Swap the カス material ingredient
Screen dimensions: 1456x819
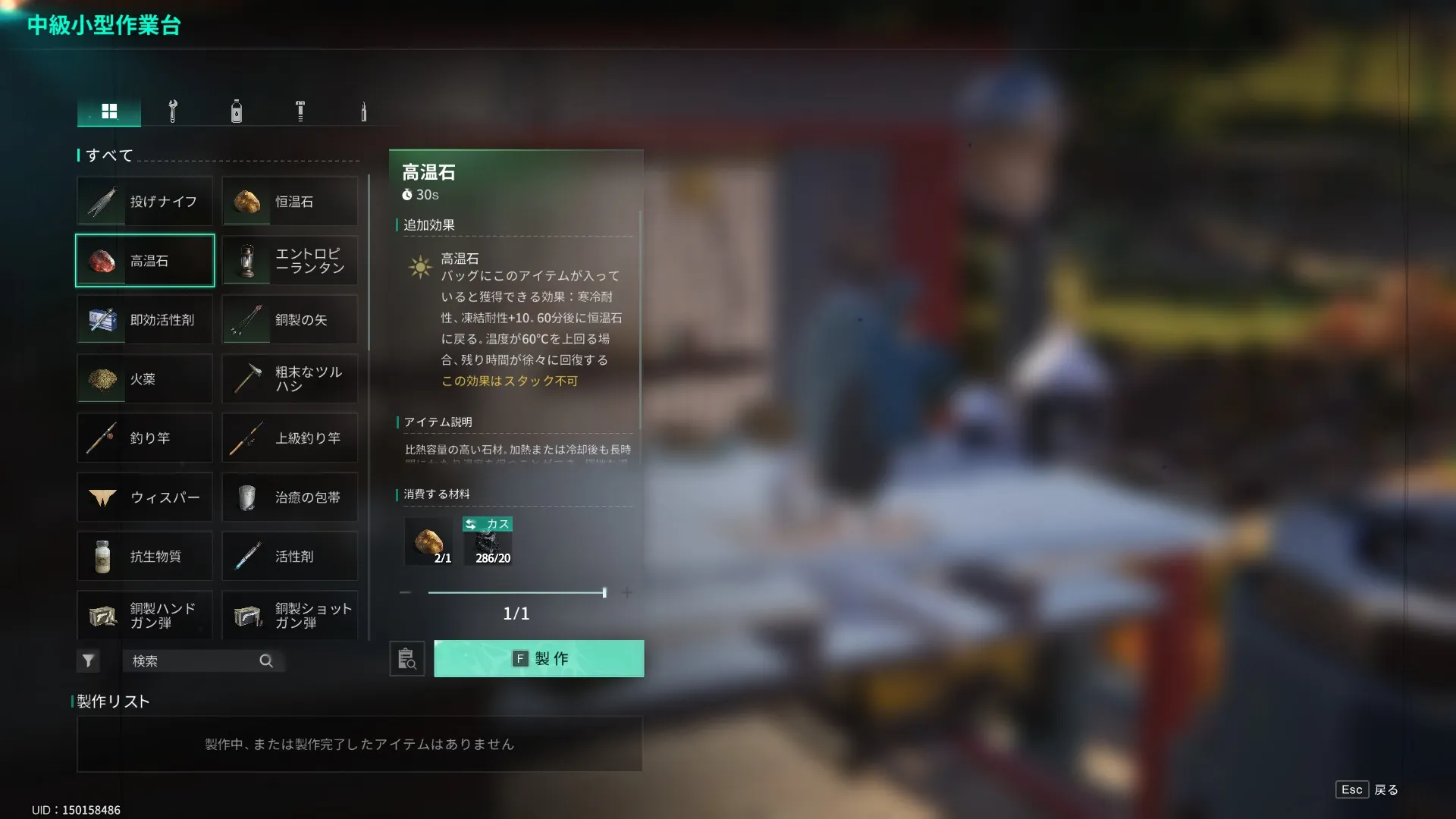click(488, 524)
